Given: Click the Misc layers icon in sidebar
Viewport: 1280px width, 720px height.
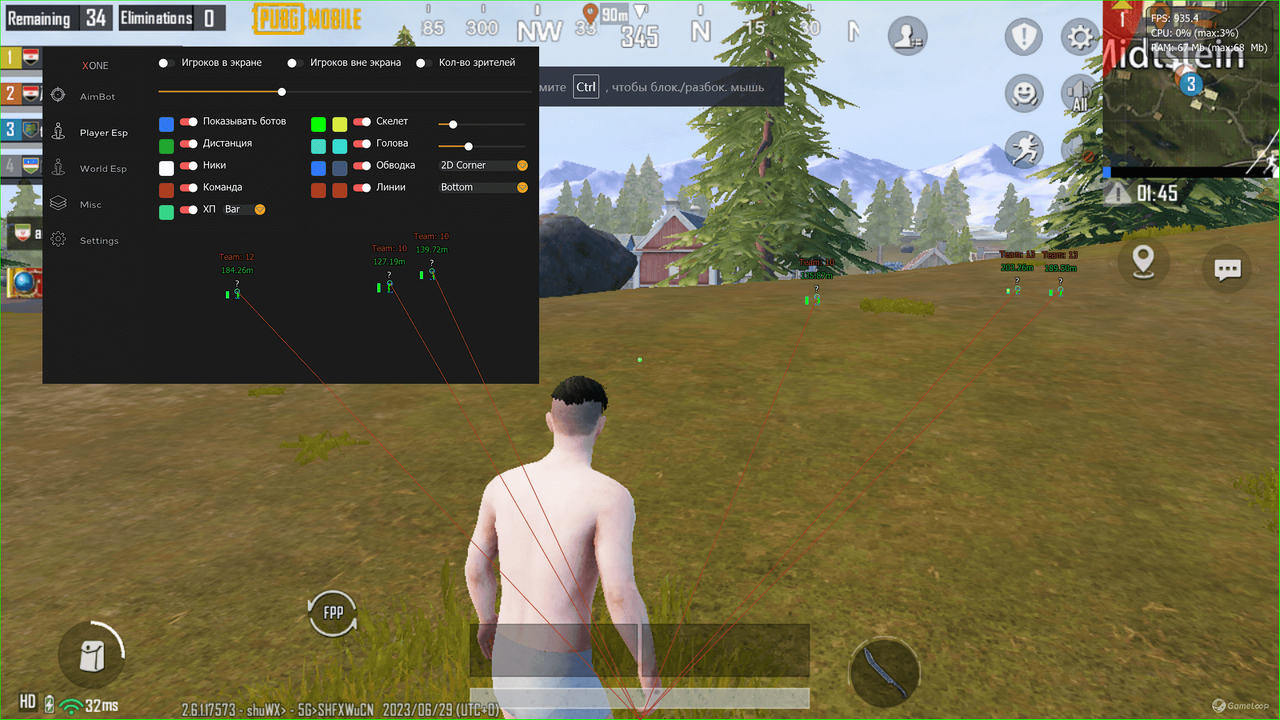Looking at the screenshot, I should [x=58, y=204].
